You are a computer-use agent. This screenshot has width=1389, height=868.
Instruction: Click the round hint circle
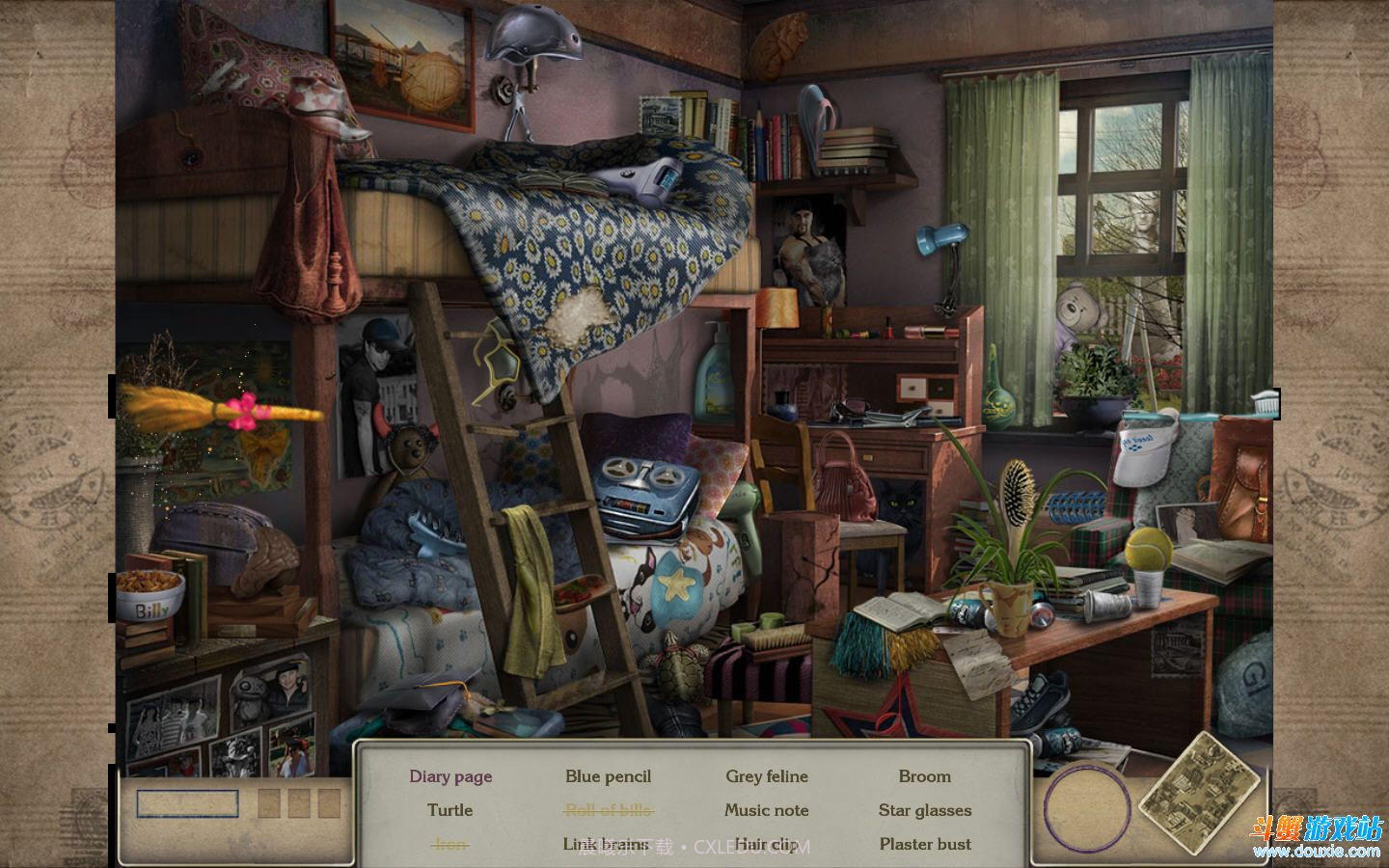click(x=1087, y=808)
